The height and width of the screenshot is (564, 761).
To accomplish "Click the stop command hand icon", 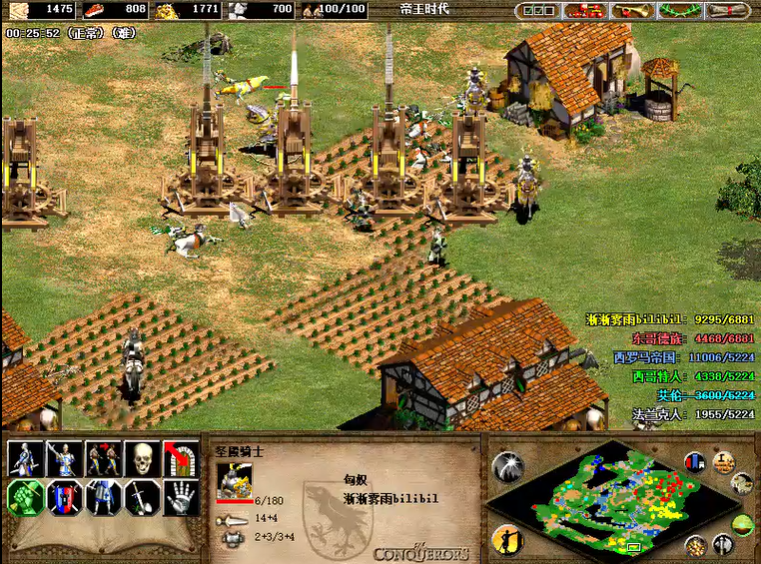I will tap(180, 497).
